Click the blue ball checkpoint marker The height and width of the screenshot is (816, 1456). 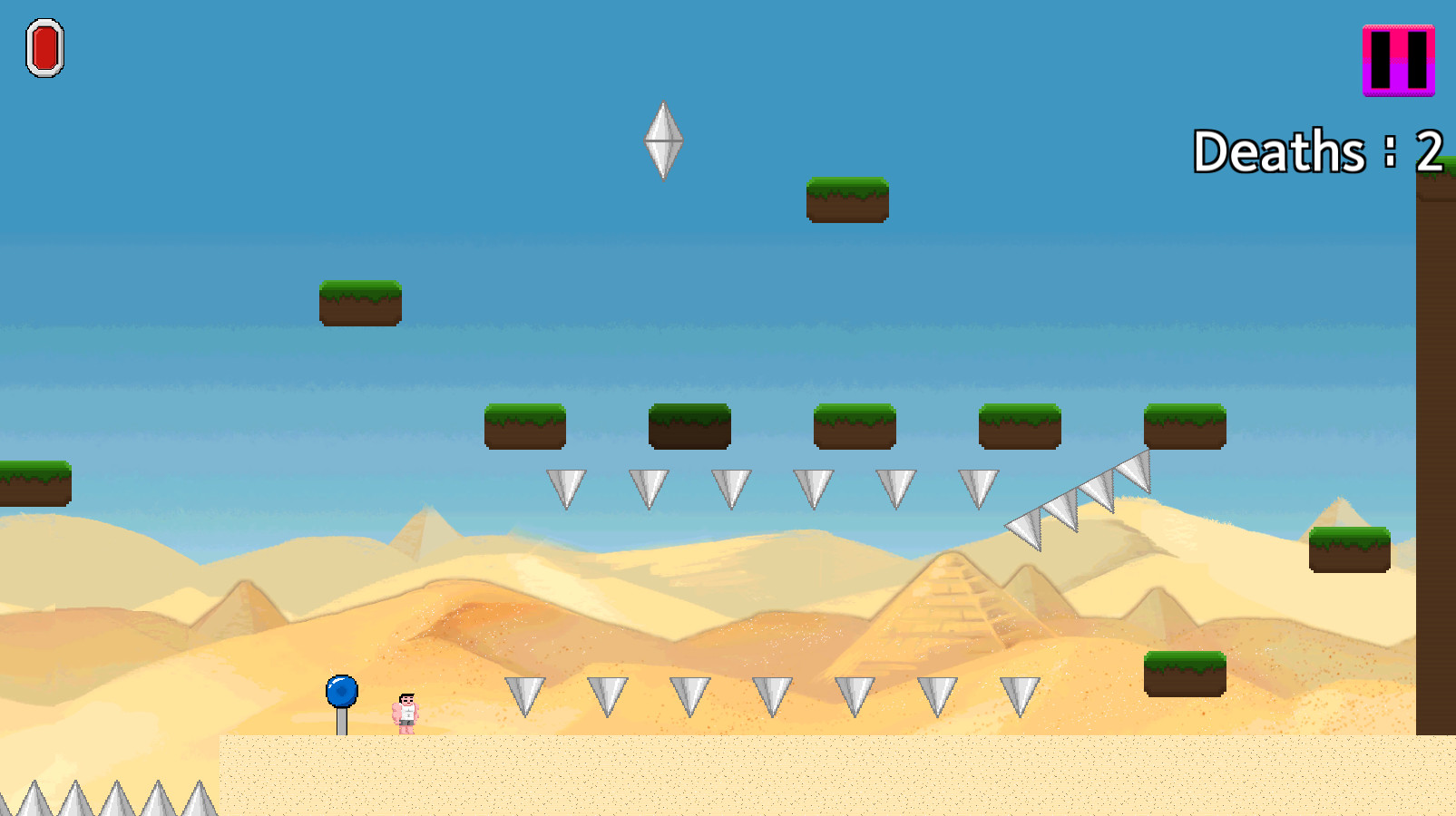[x=340, y=692]
